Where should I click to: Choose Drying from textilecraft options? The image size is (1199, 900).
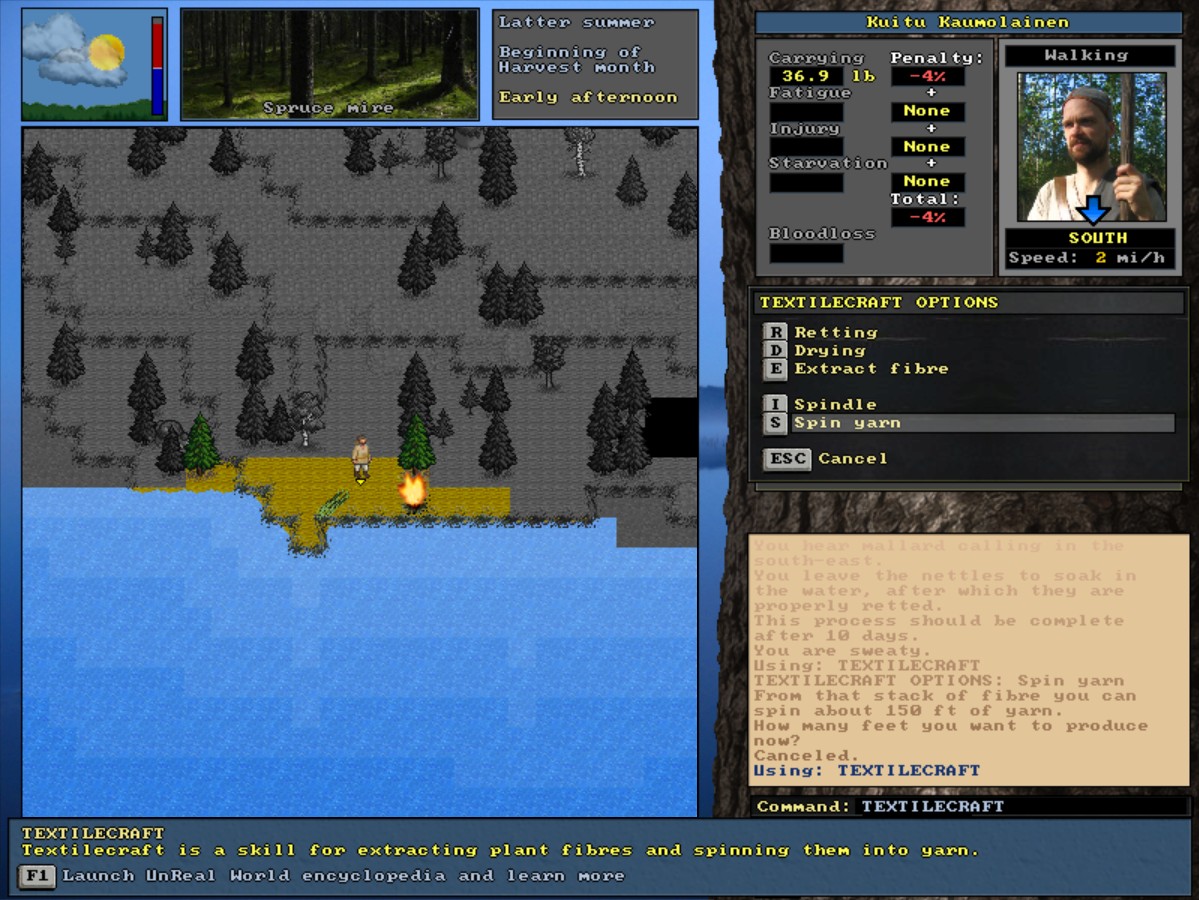(829, 350)
